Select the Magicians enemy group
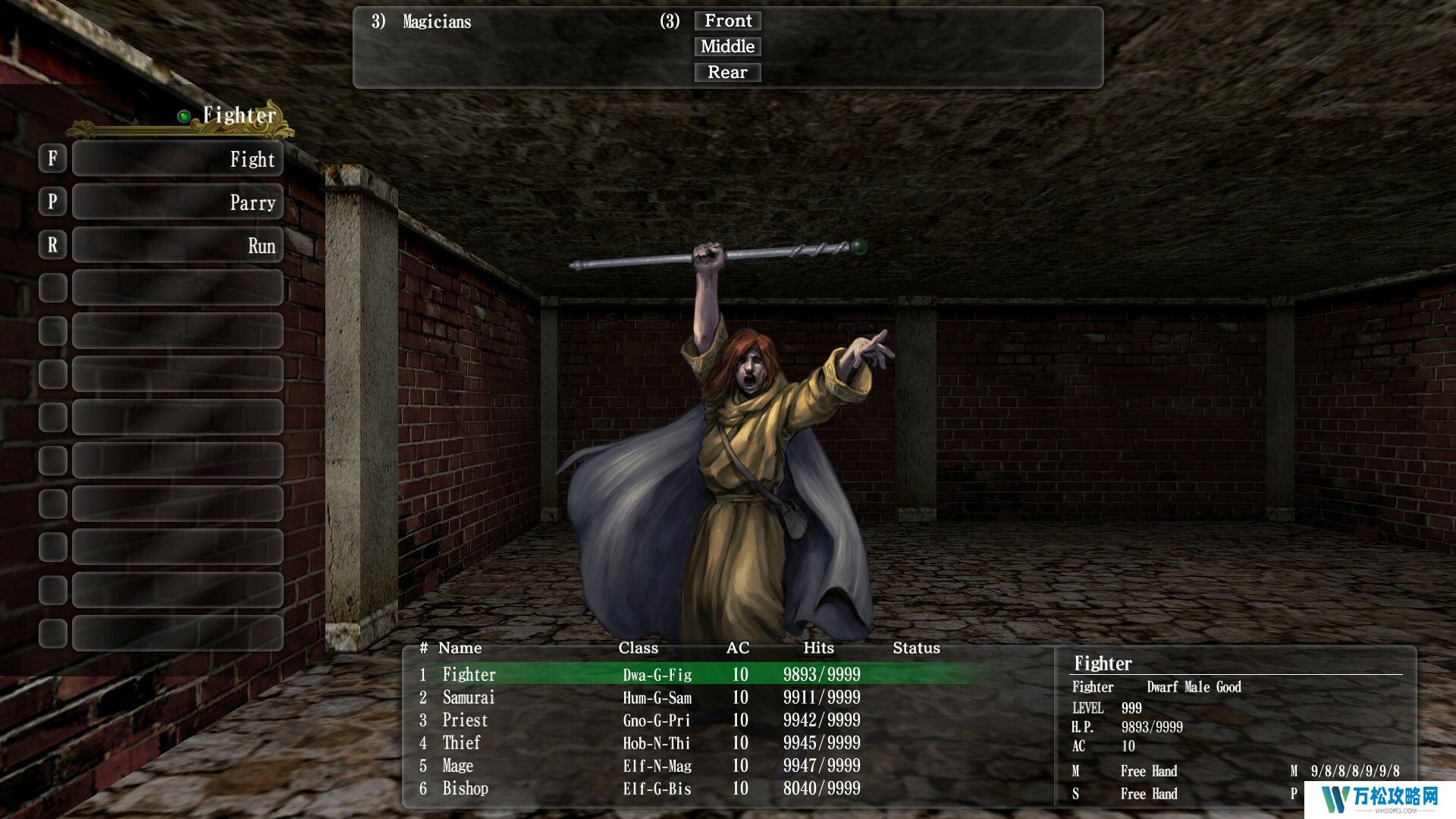Image resolution: width=1456 pixels, height=819 pixels. click(x=437, y=22)
